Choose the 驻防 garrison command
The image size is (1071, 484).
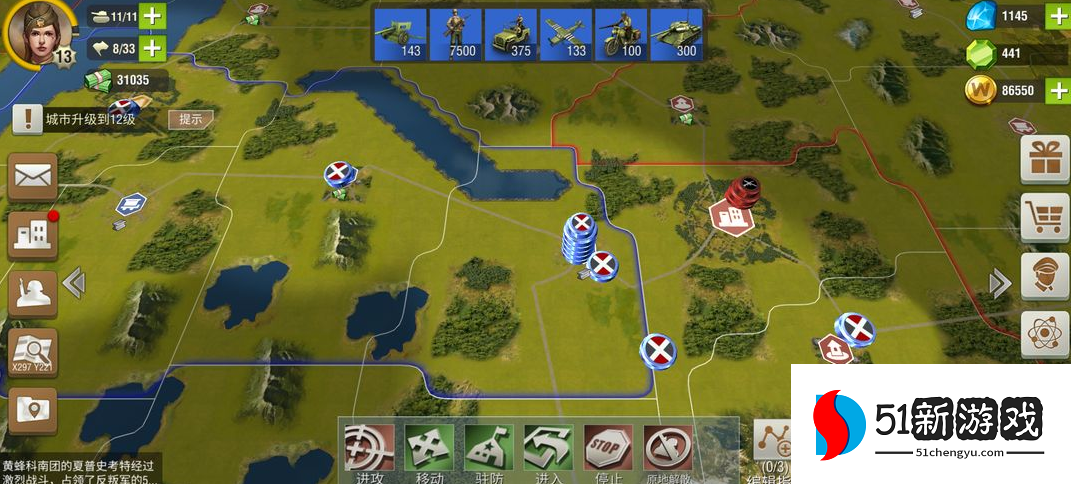[489, 450]
